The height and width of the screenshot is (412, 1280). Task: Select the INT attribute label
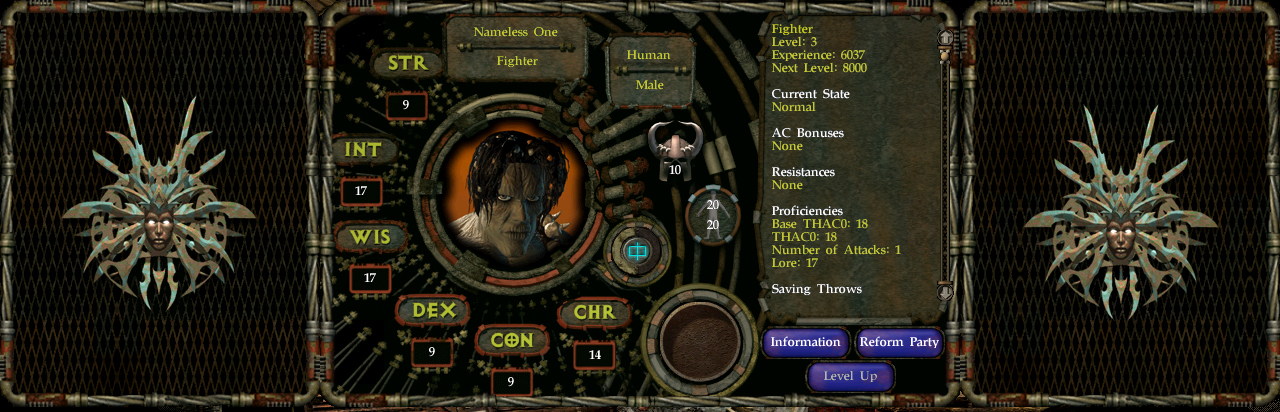(x=364, y=150)
